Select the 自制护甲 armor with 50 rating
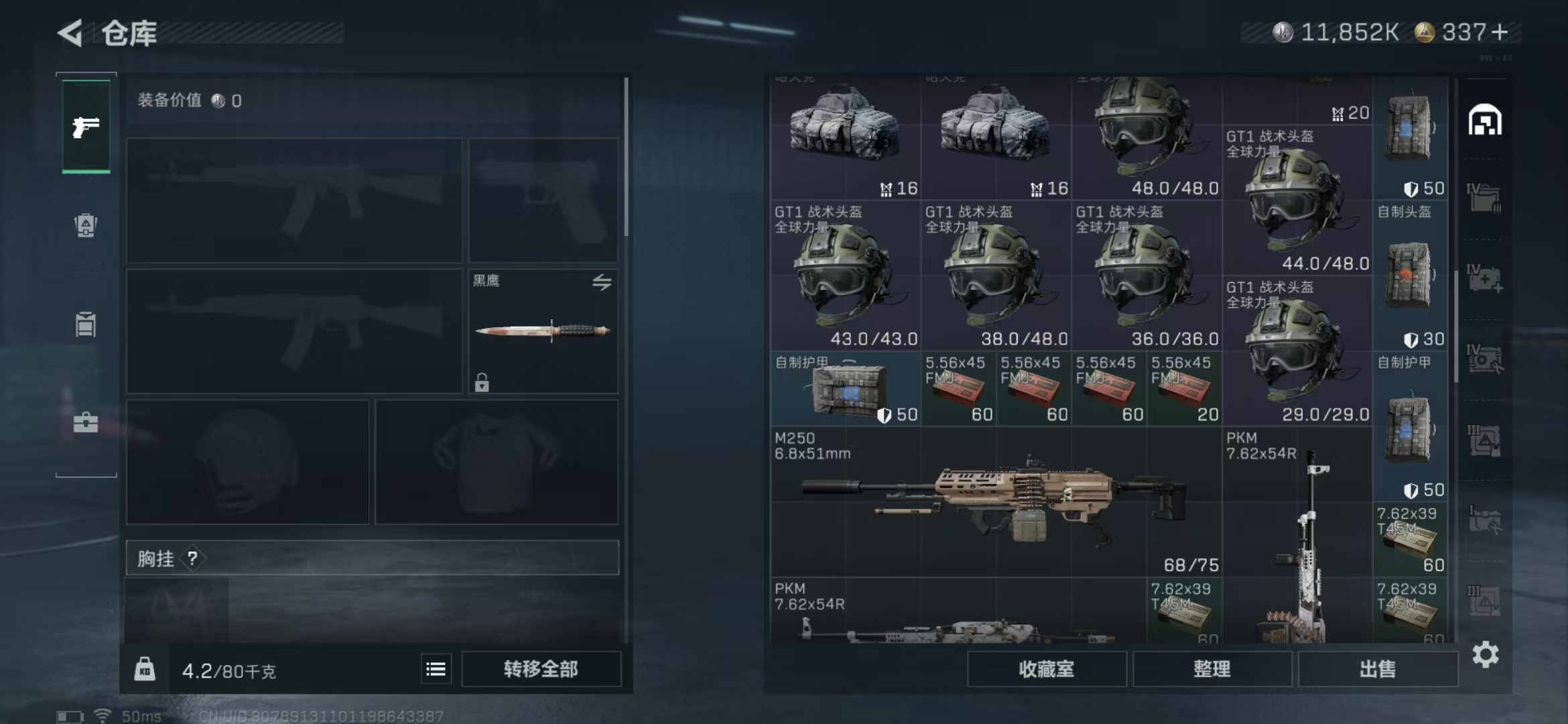This screenshot has width=1568, height=724. (x=846, y=389)
